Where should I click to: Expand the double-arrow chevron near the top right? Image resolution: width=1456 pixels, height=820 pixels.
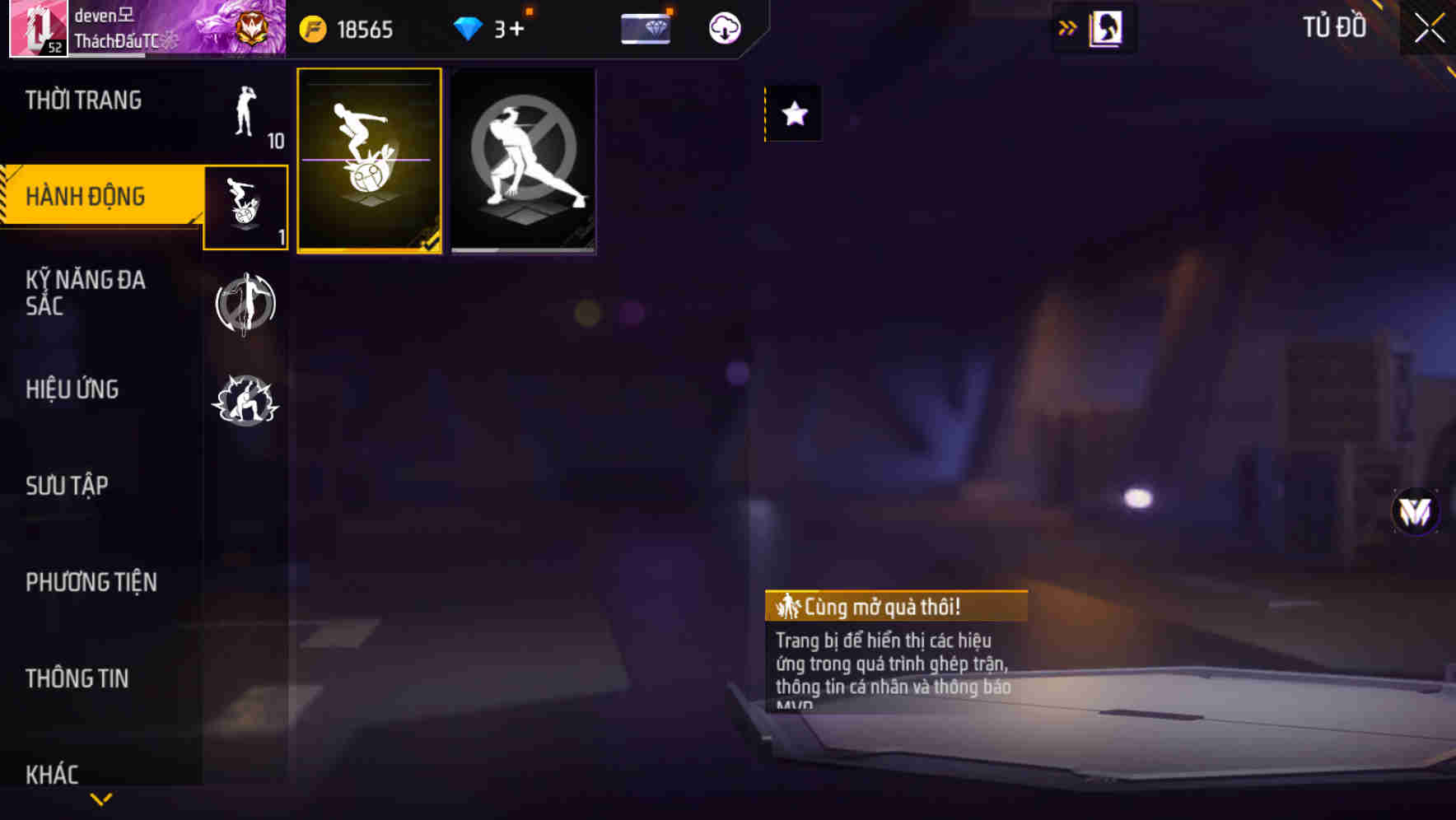pyautogui.click(x=1068, y=27)
